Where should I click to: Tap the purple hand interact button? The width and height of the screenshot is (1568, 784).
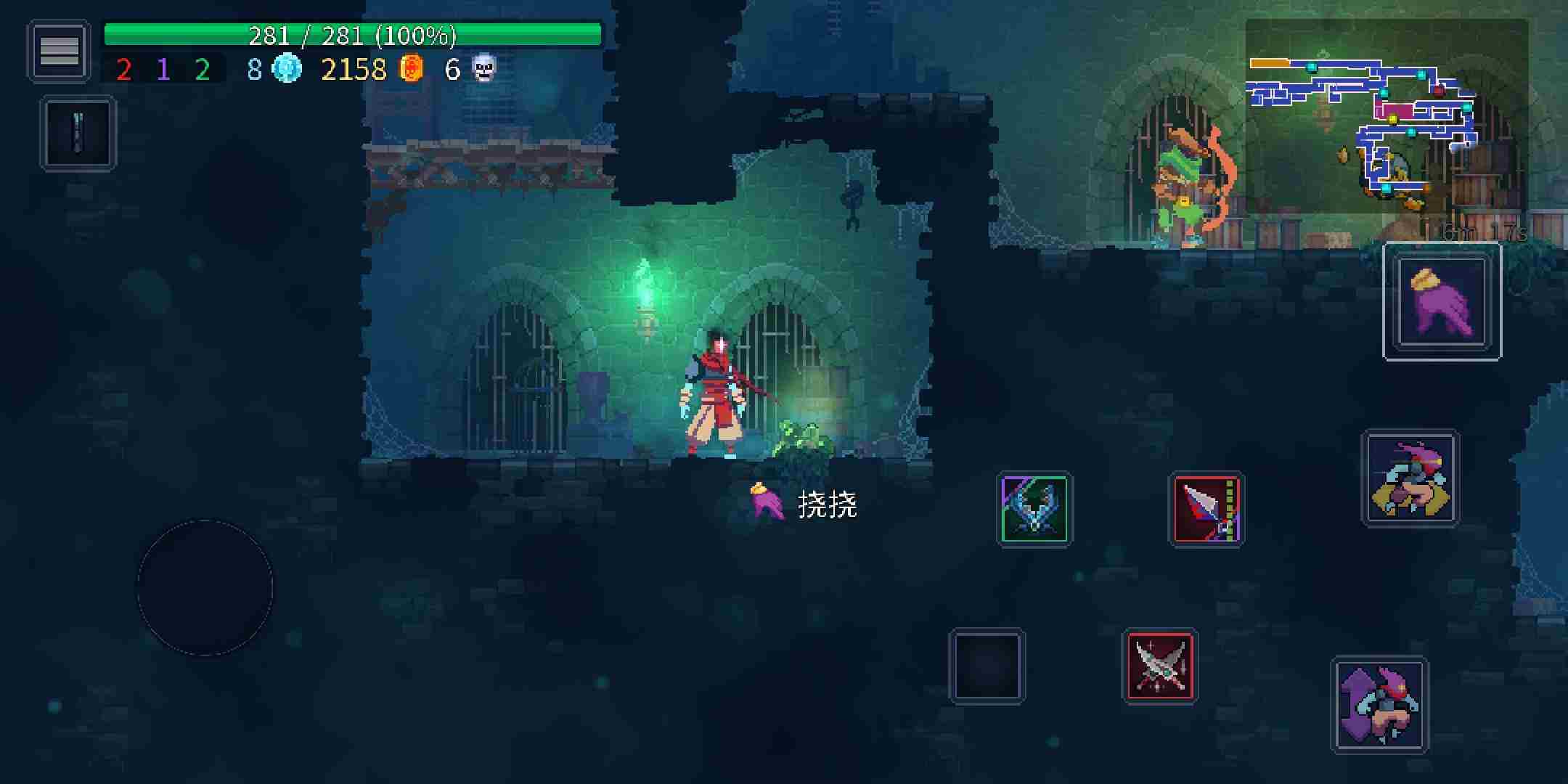[1441, 301]
